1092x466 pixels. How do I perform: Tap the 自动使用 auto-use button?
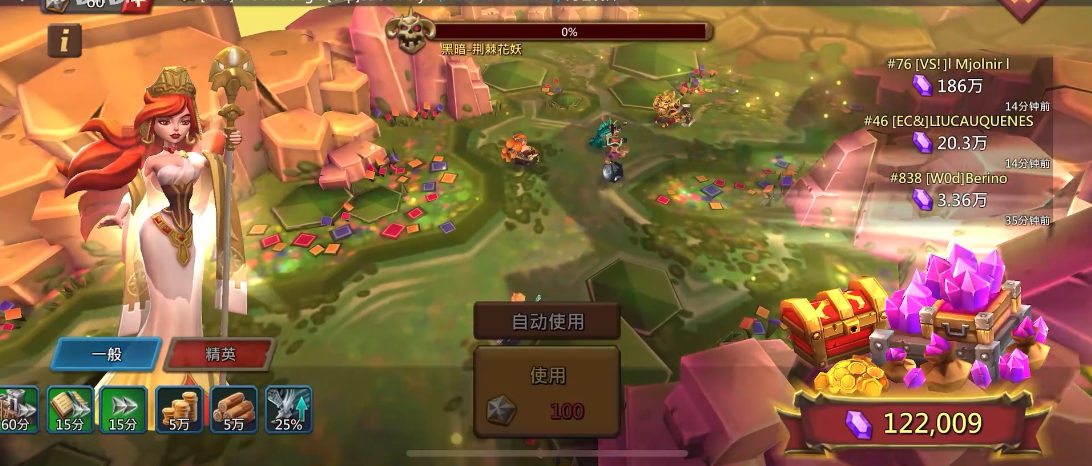pos(547,322)
